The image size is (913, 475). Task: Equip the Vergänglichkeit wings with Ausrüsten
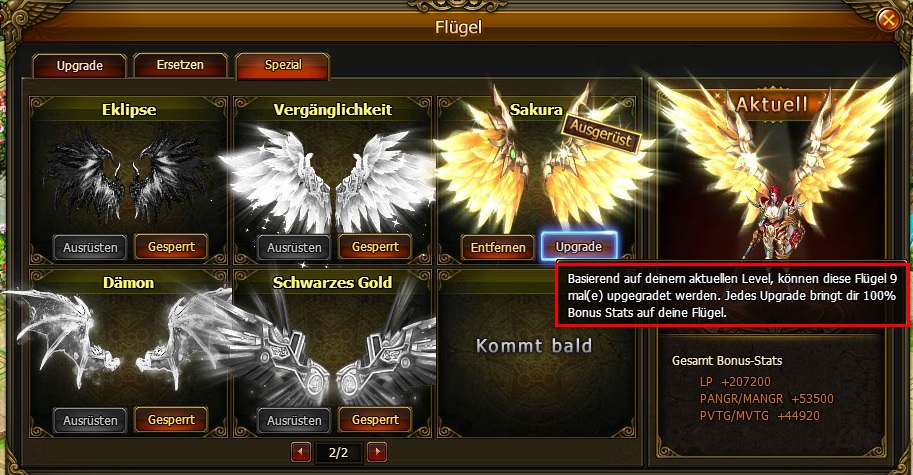(x=295, y=247)
